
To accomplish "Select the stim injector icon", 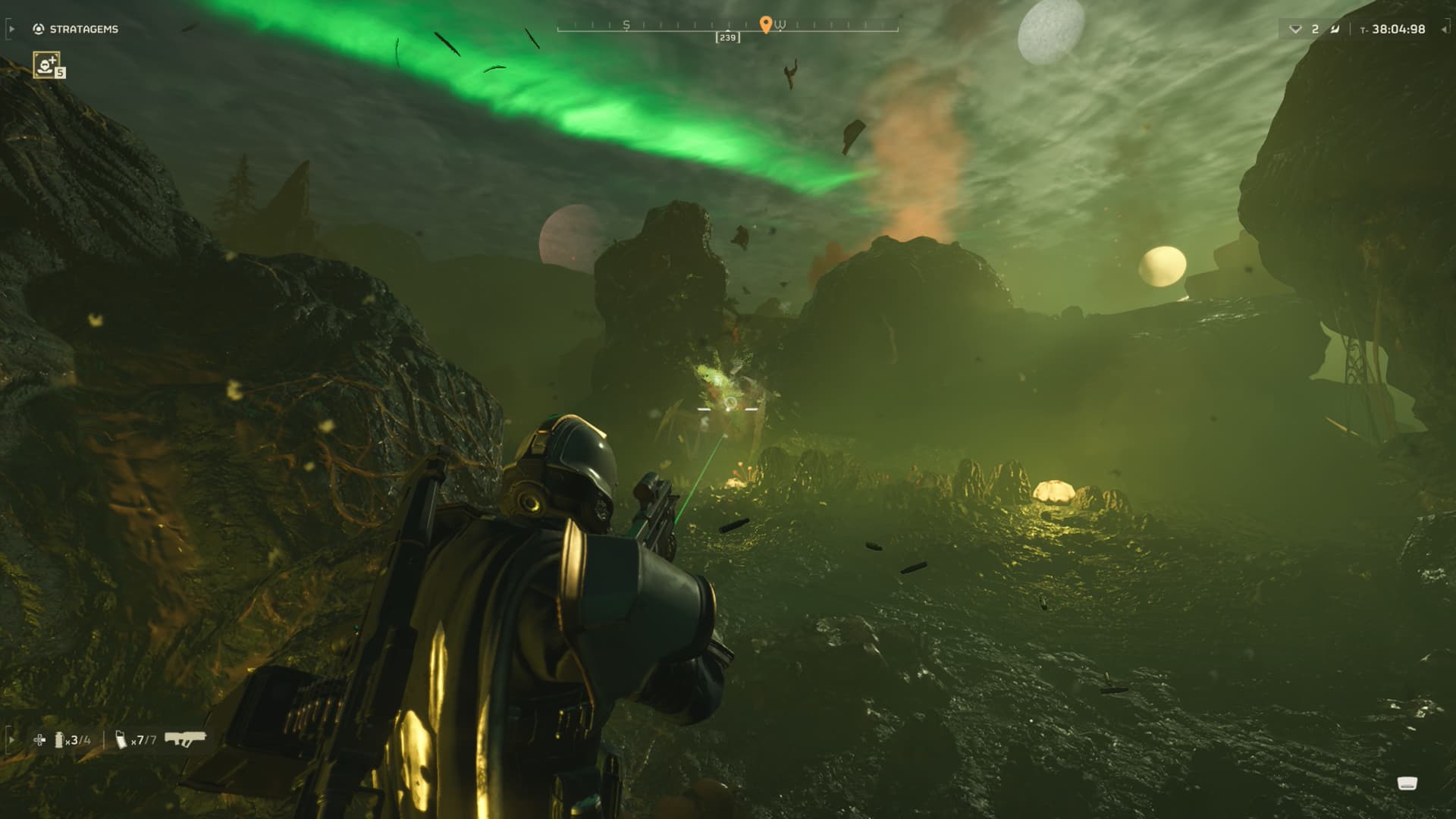I will point(39,739).
